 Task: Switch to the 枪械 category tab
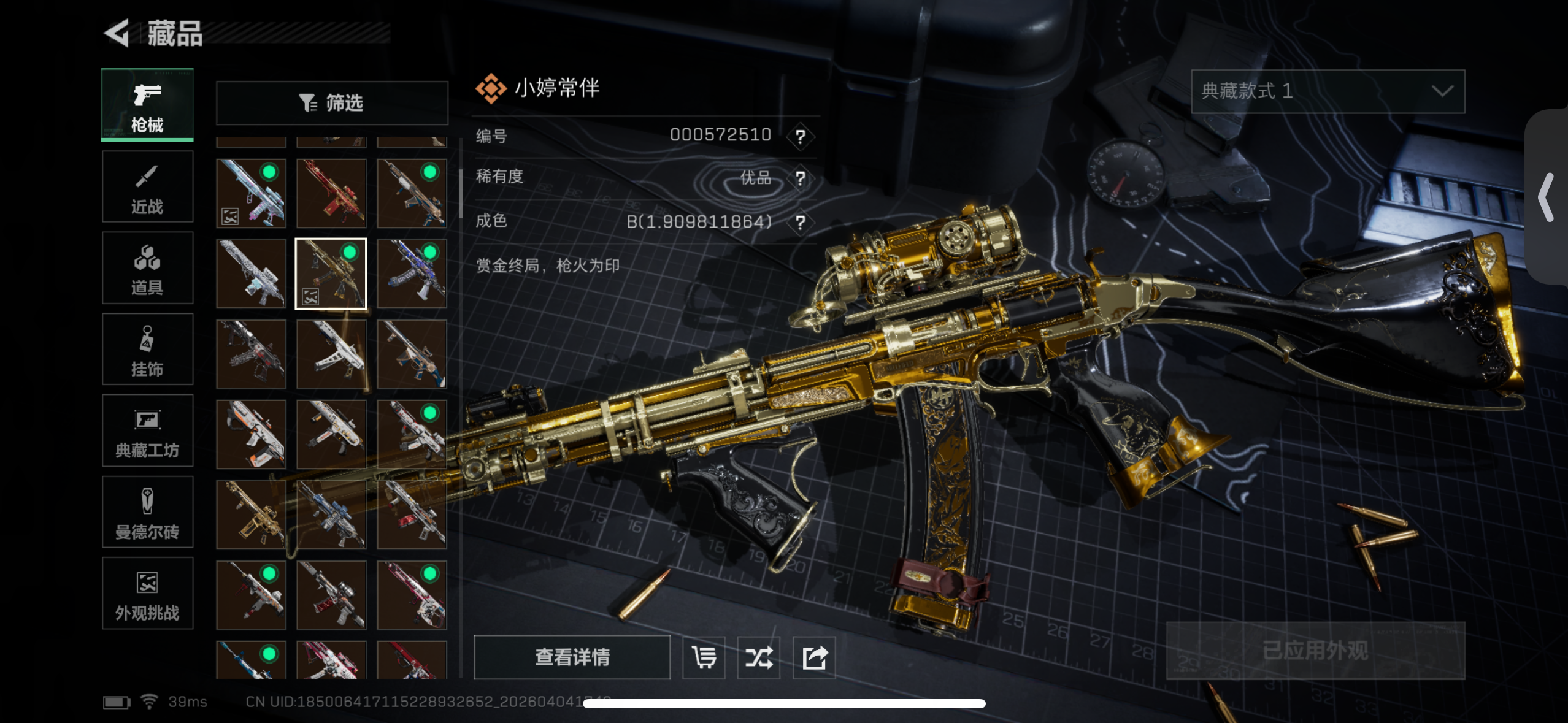[x=147, y=105]
